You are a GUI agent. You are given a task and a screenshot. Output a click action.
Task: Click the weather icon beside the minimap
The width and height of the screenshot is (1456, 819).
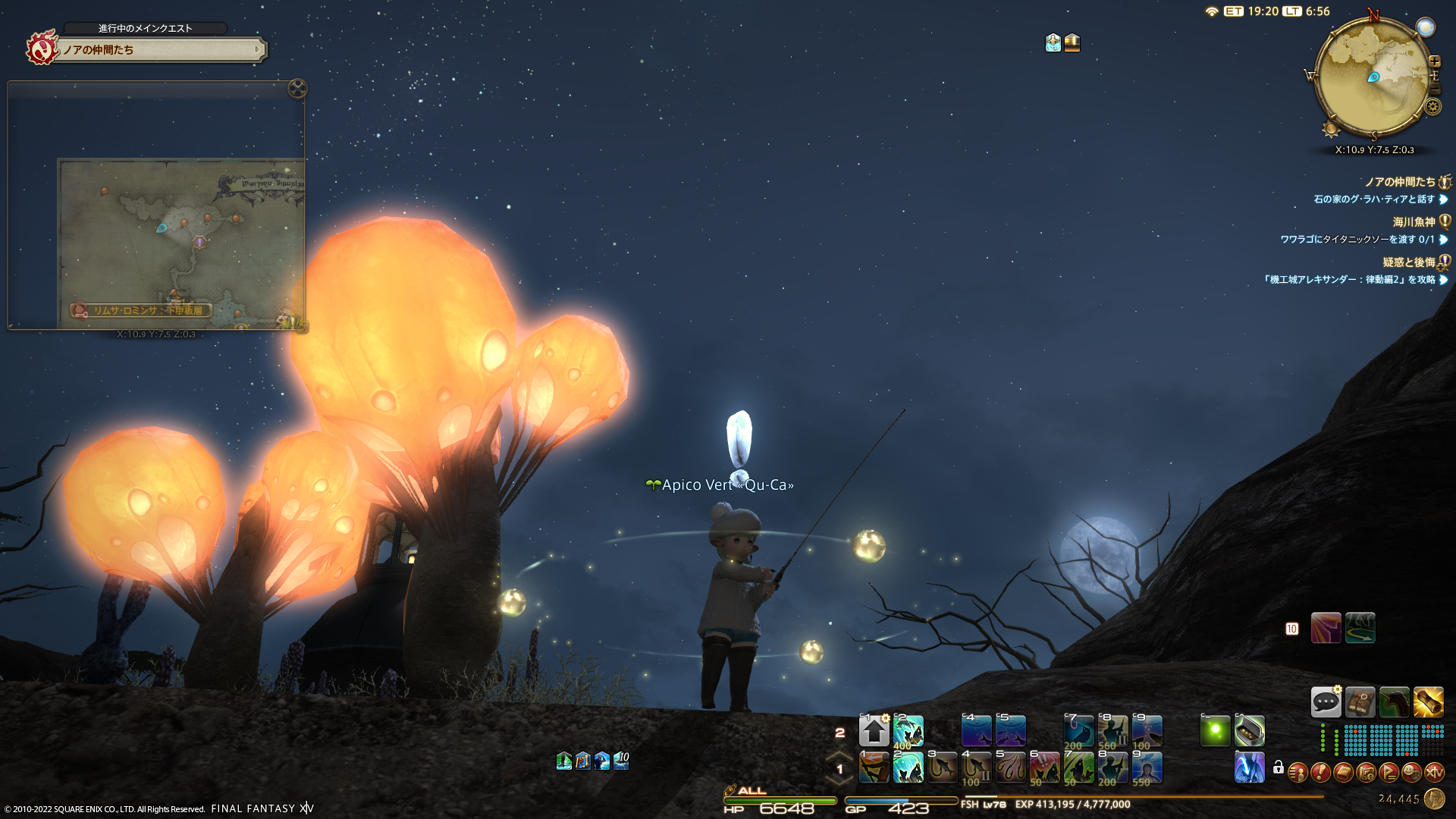[1426, 28]
